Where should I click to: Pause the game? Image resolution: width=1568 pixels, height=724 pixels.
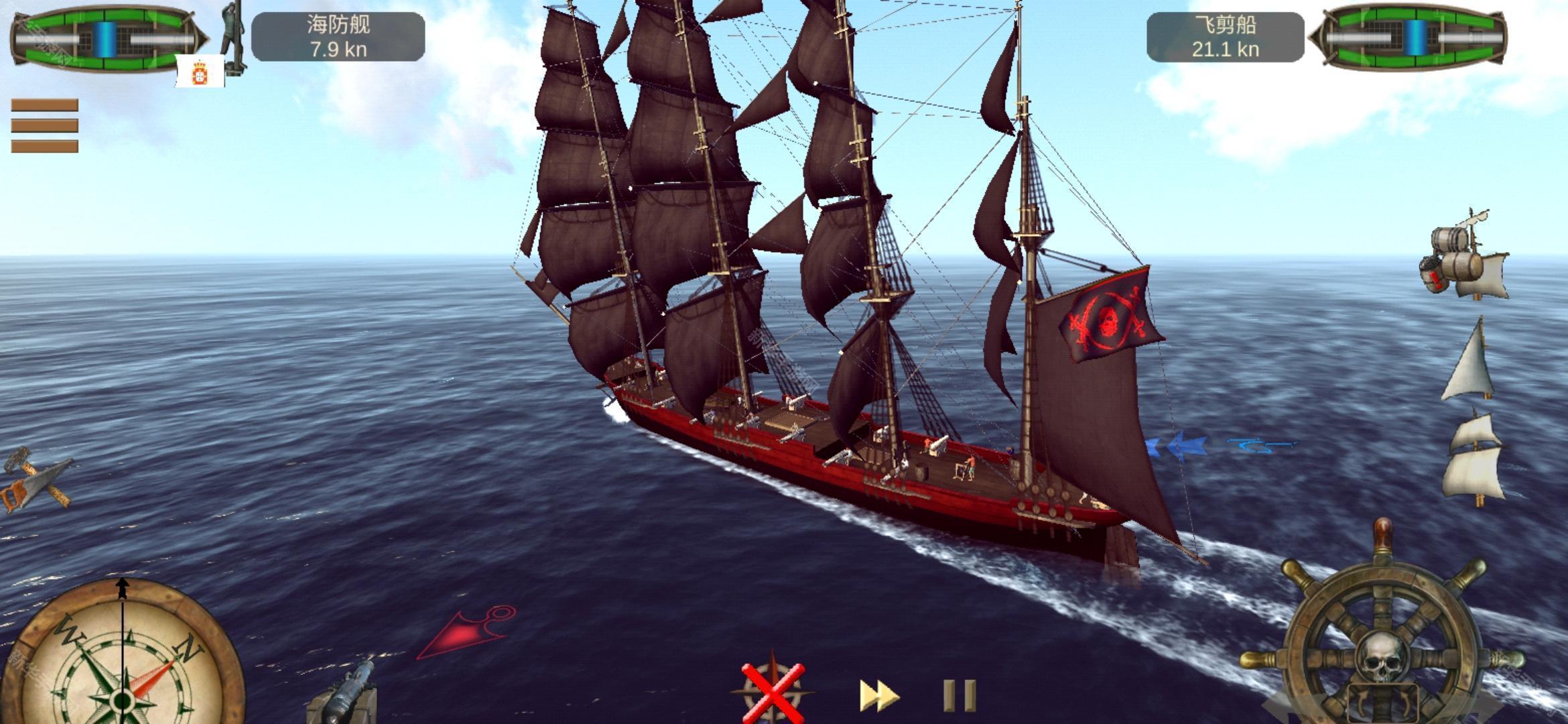(x=959, y=696)
